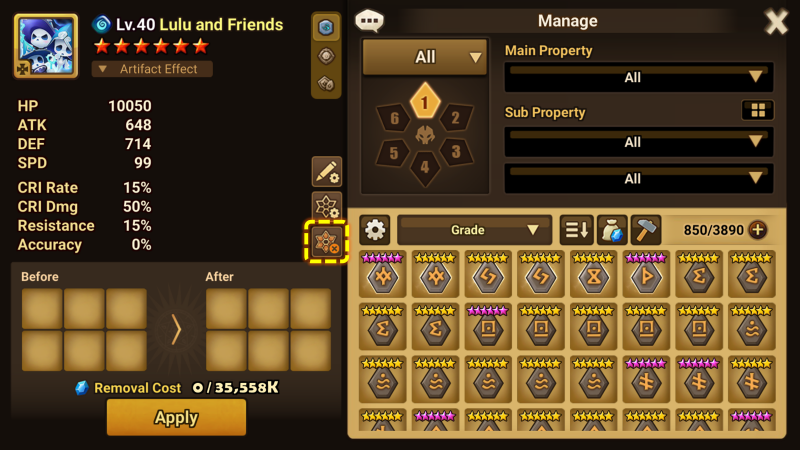Open rune list gear settings
Image resolution: width=800 pixels, height=450 pixels.
375,230
